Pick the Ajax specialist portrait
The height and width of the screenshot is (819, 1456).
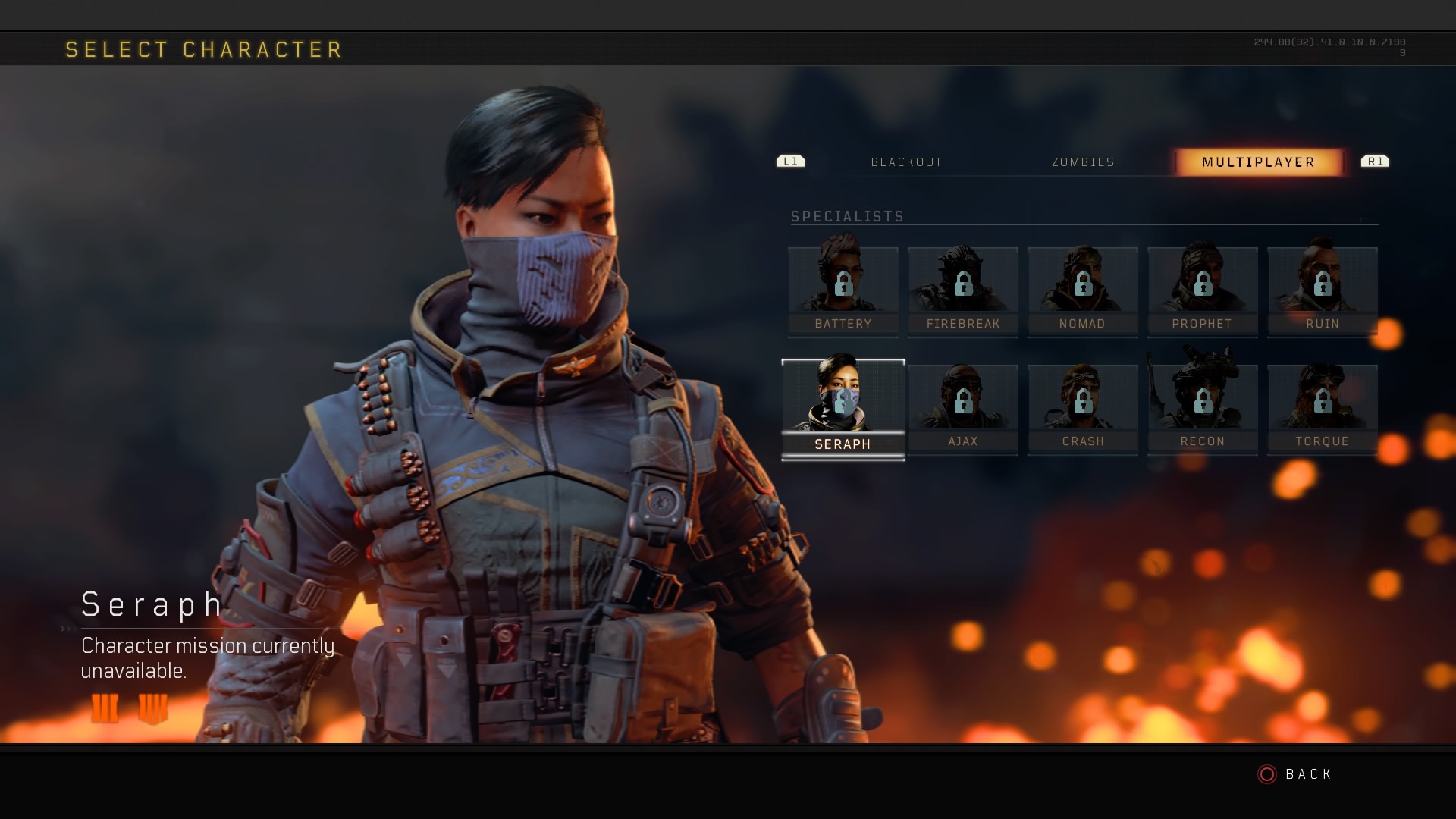pos(963,409)
